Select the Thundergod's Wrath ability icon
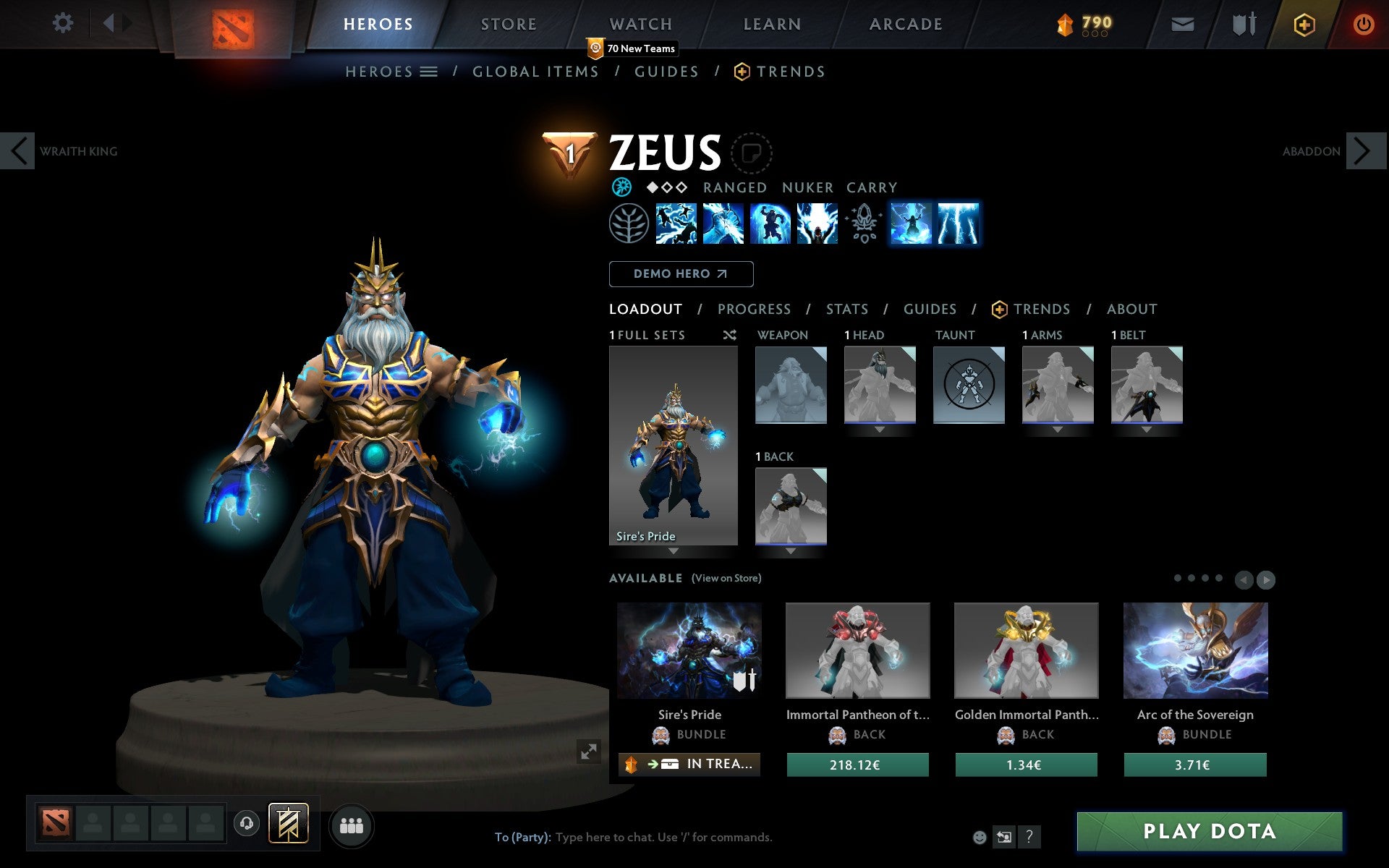 (x=957, y=224)
